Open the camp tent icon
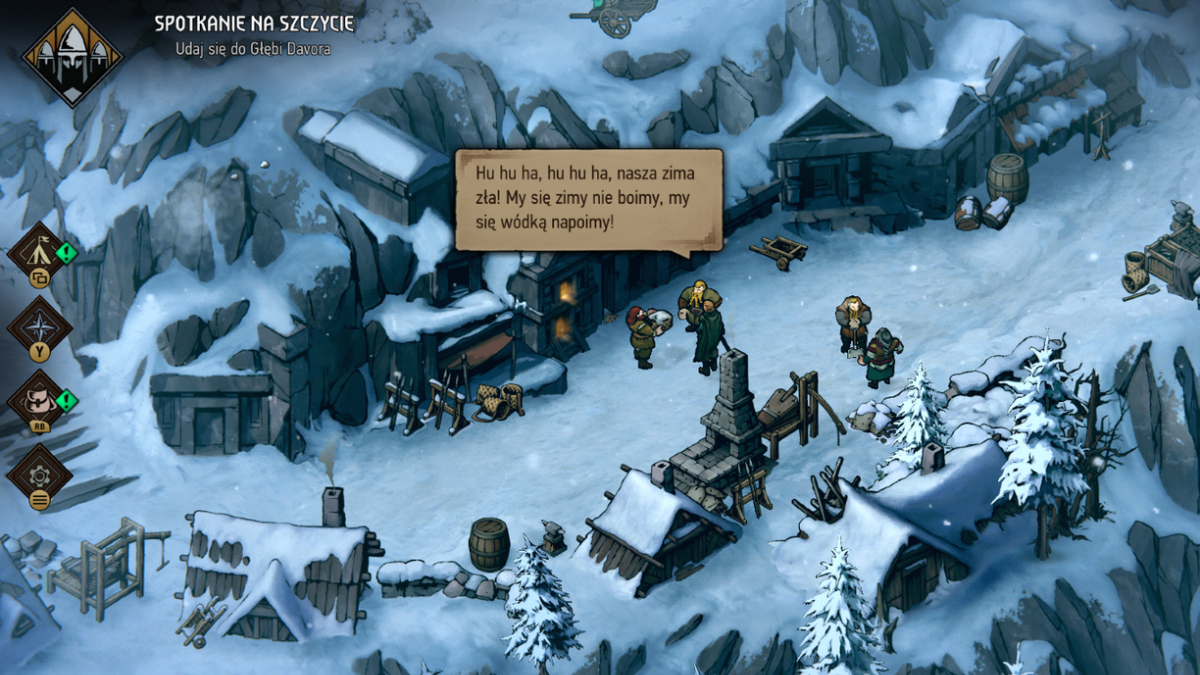The width and height of the screenshot is (1200, 675). click(x=40, y=251)
